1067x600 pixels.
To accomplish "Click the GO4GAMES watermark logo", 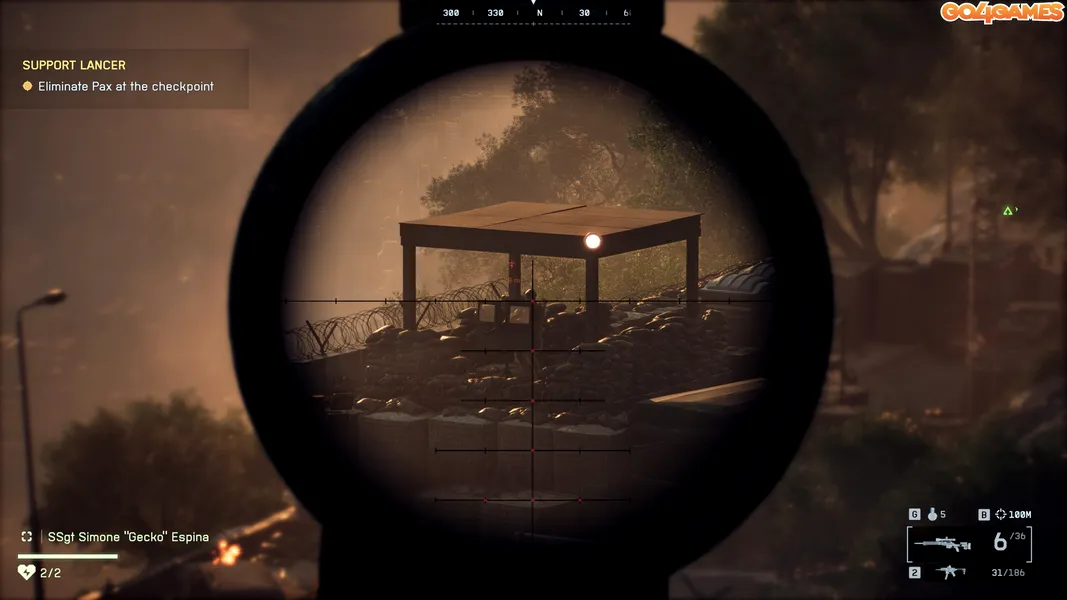I will pos(1000,12).
